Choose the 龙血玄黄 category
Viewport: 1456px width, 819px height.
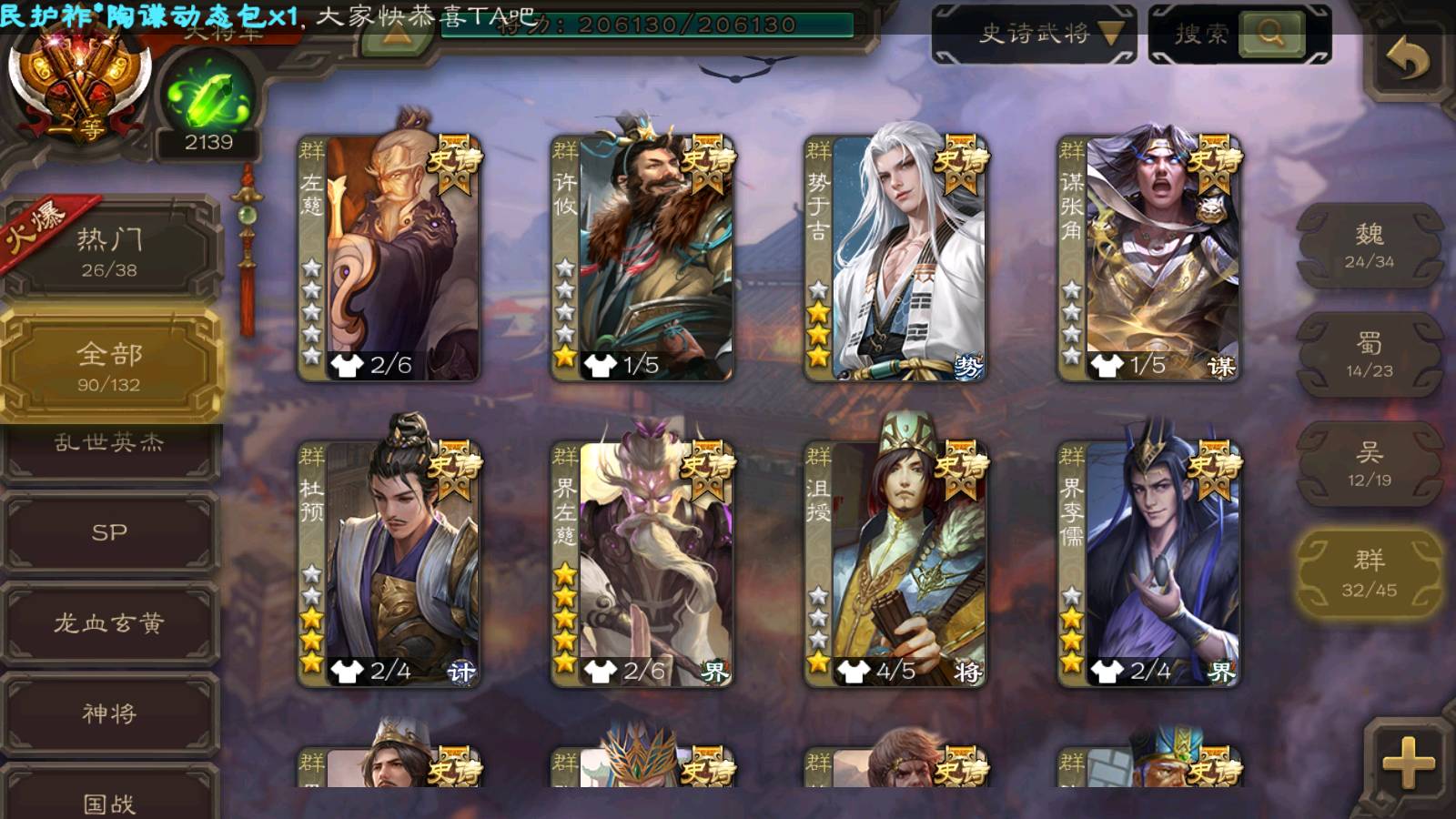click(x=109, y=623)
